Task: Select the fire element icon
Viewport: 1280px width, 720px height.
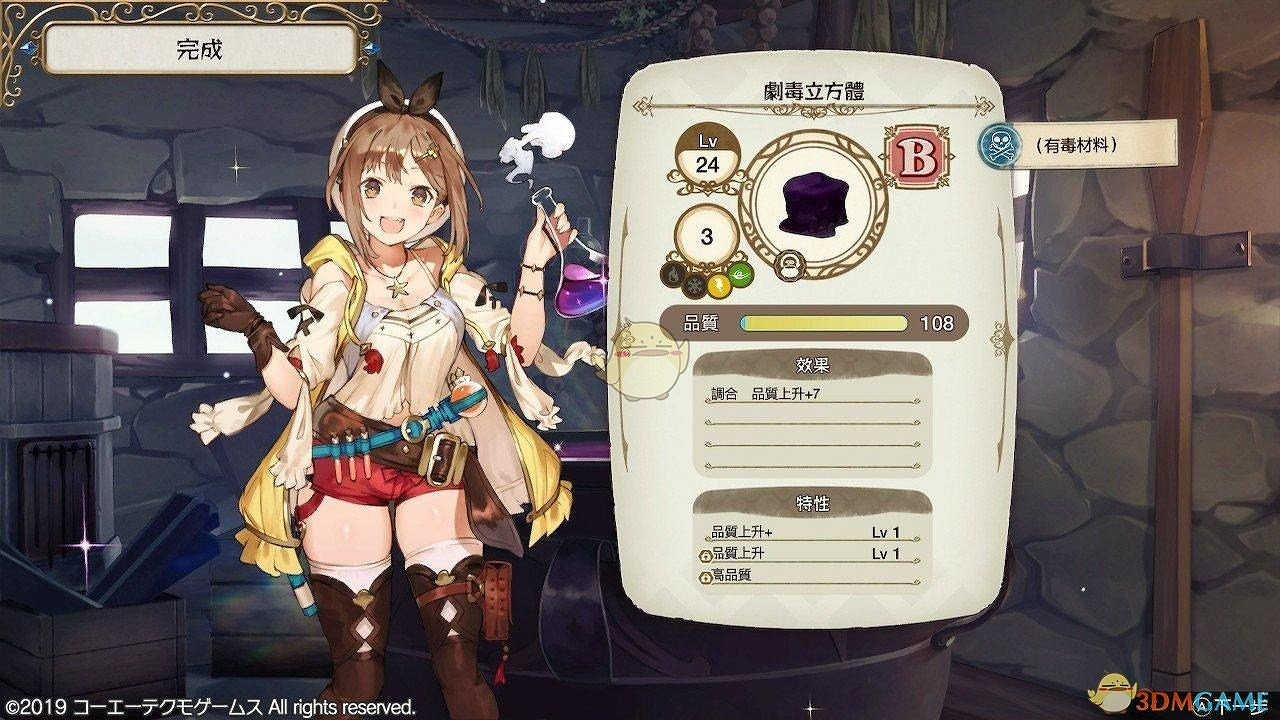Action: [672, 273]
